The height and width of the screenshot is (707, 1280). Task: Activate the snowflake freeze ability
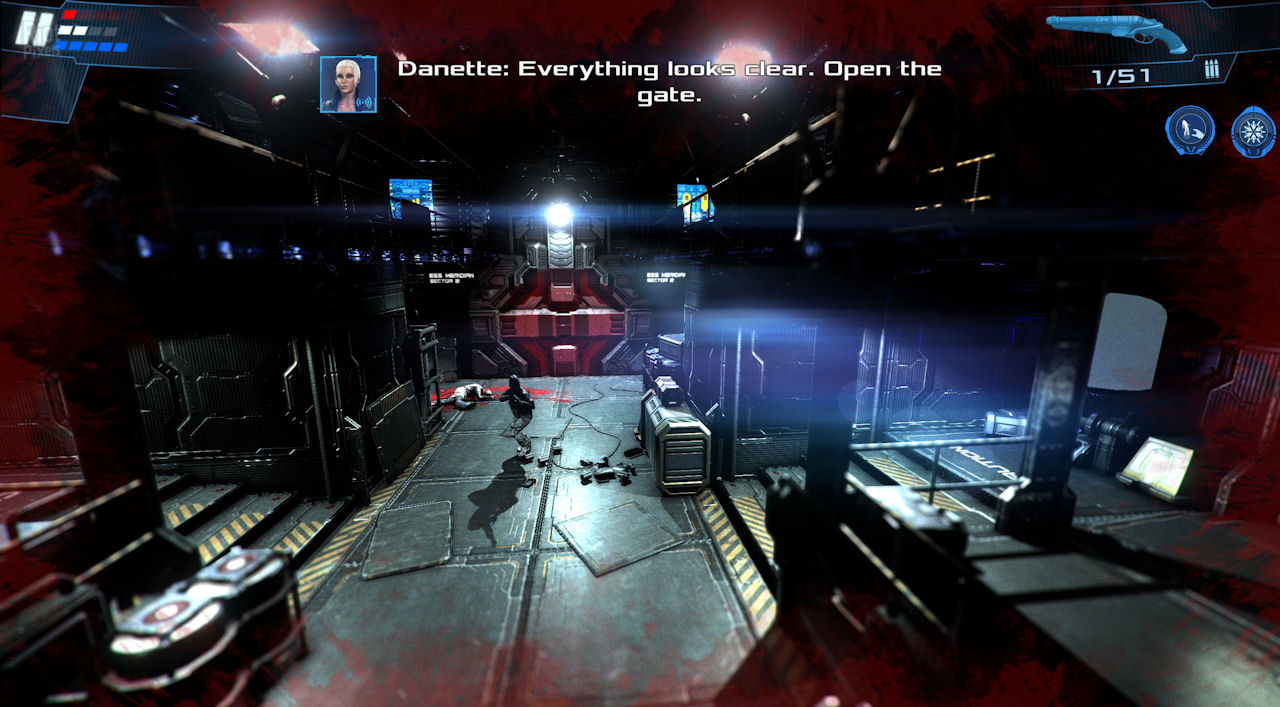coord(1253,131)
